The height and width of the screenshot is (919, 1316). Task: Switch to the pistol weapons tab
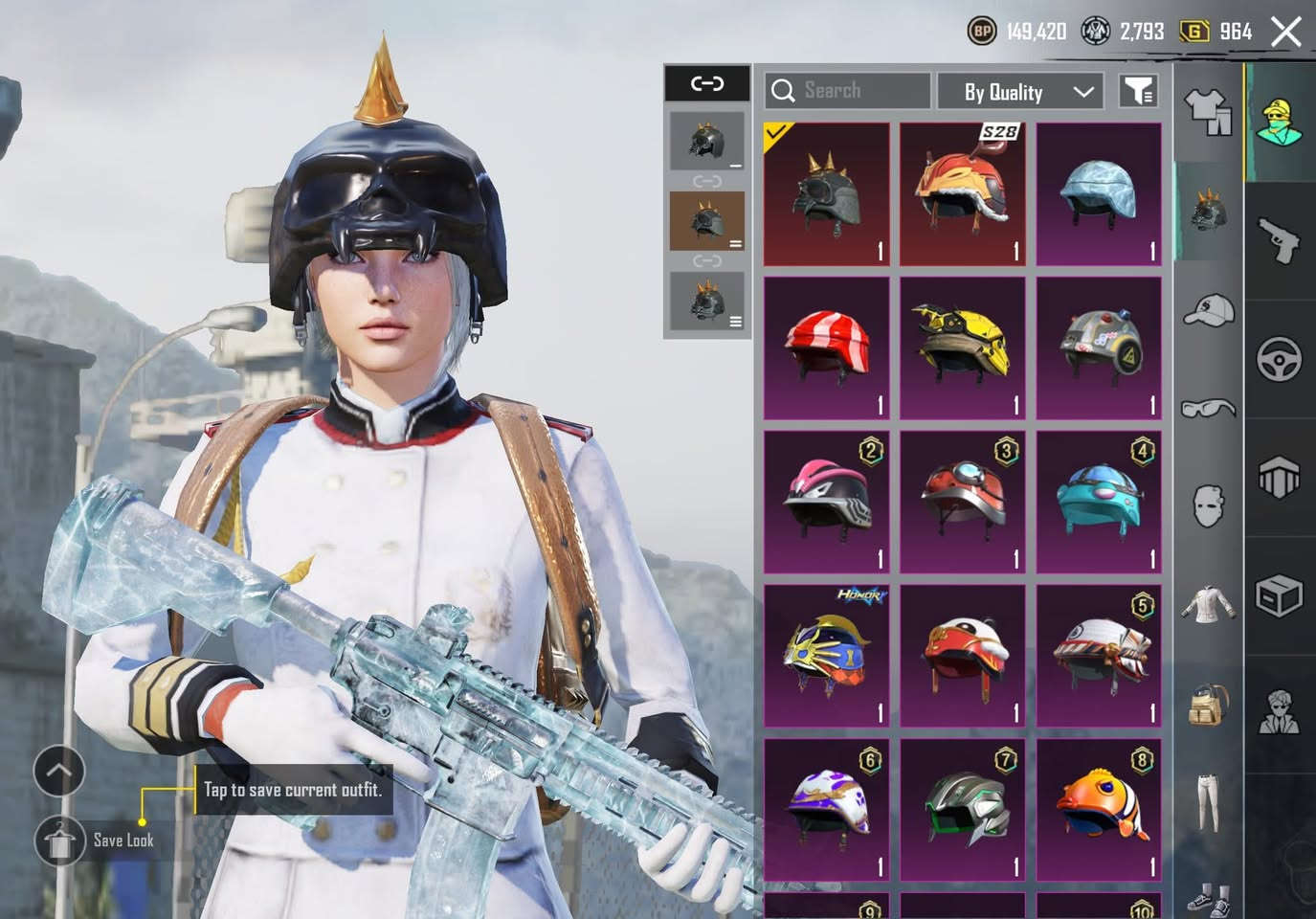click(1280, 239)
